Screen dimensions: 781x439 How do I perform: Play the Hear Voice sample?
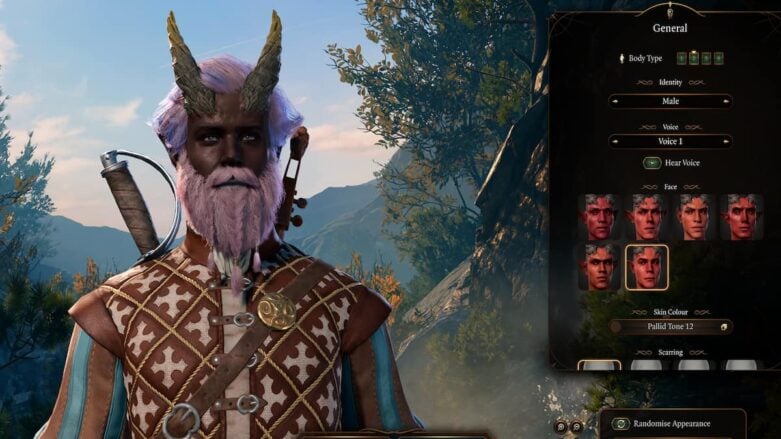tap(652, 163)
